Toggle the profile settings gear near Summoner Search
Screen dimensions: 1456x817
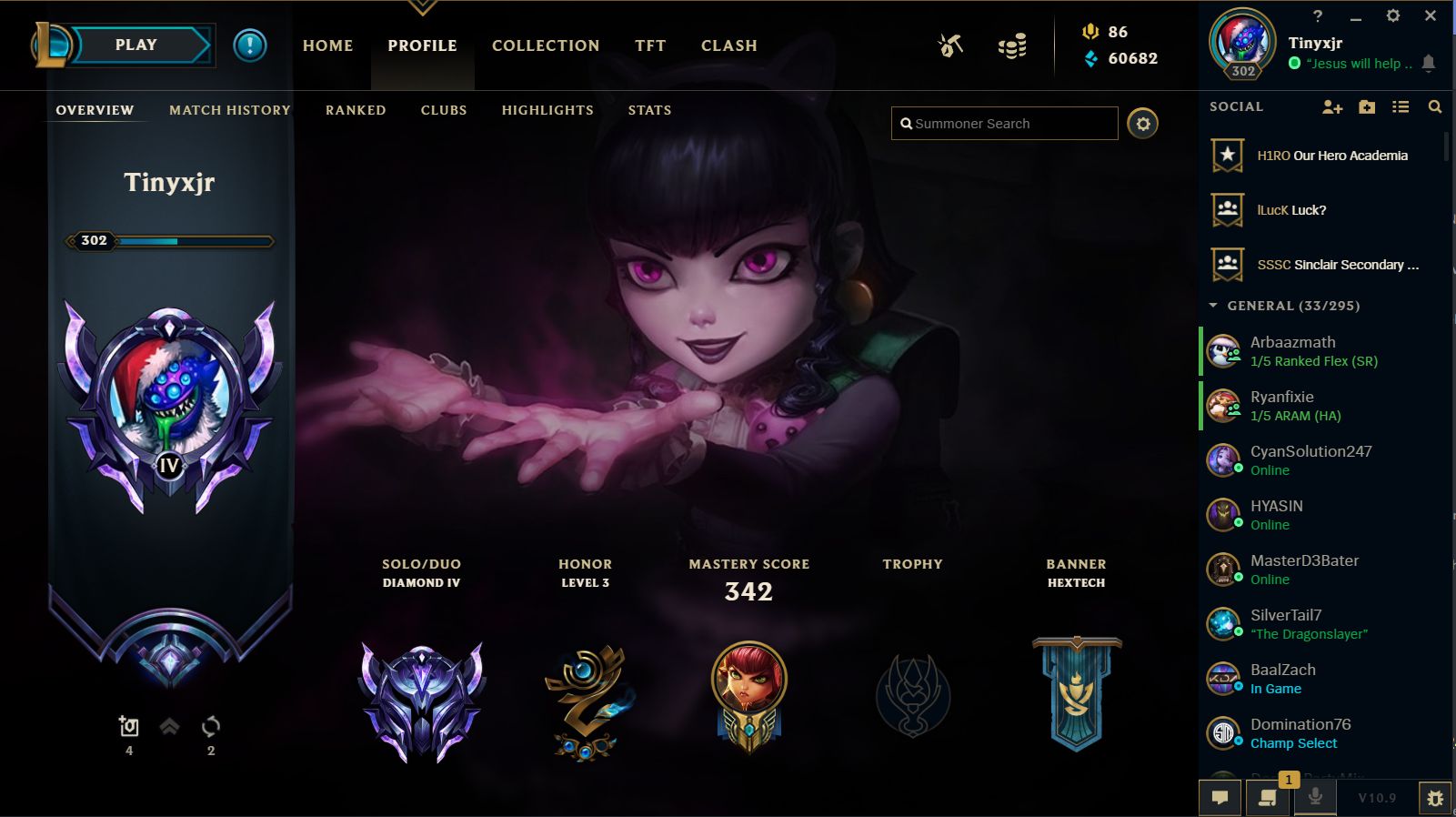(x=1144, y=123)
